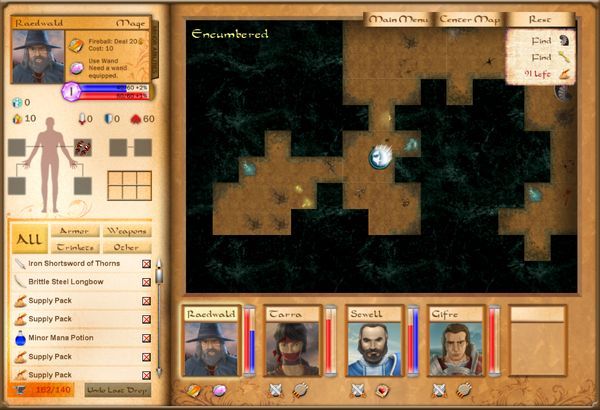Filter inventory by Weapons
This screenshot has height=410, width=600.
click(x=126, y=231)
